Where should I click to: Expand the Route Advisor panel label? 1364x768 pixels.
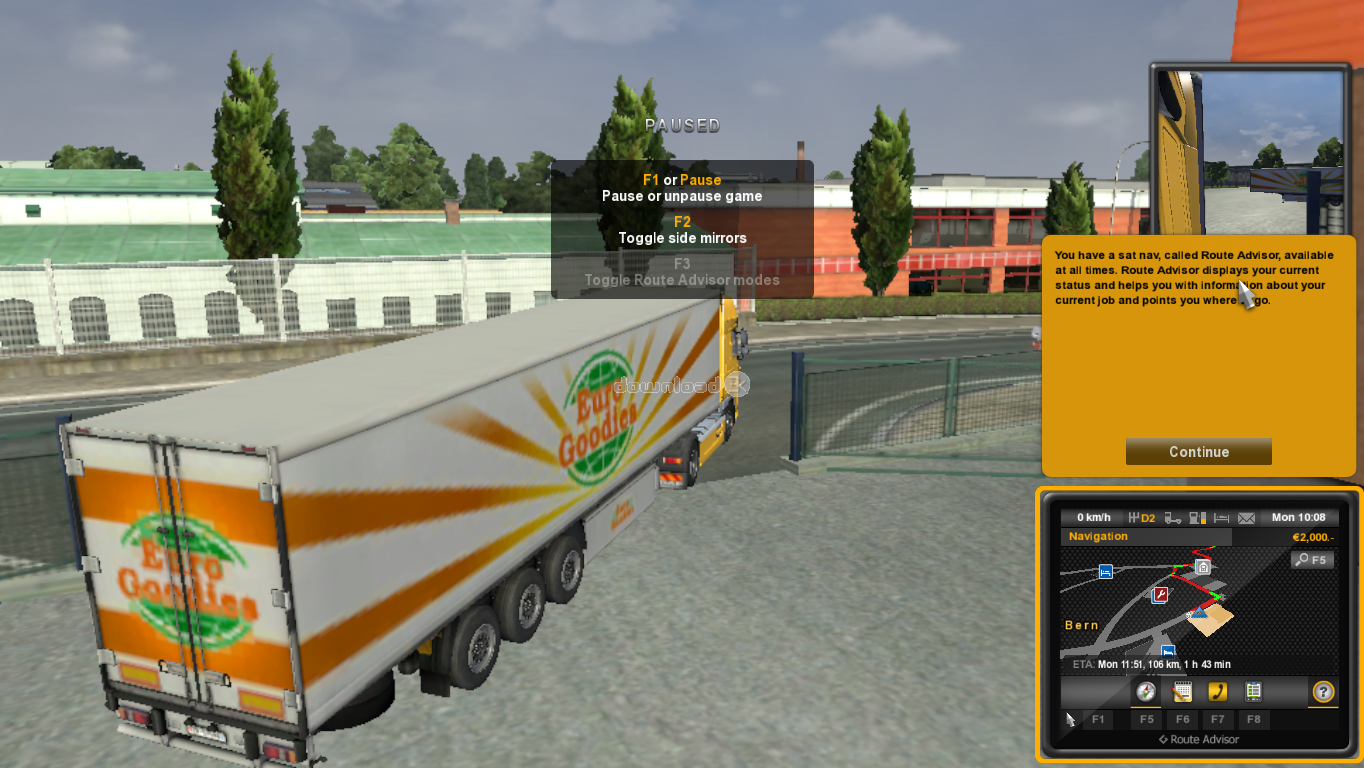click(x=1200, y=740)
